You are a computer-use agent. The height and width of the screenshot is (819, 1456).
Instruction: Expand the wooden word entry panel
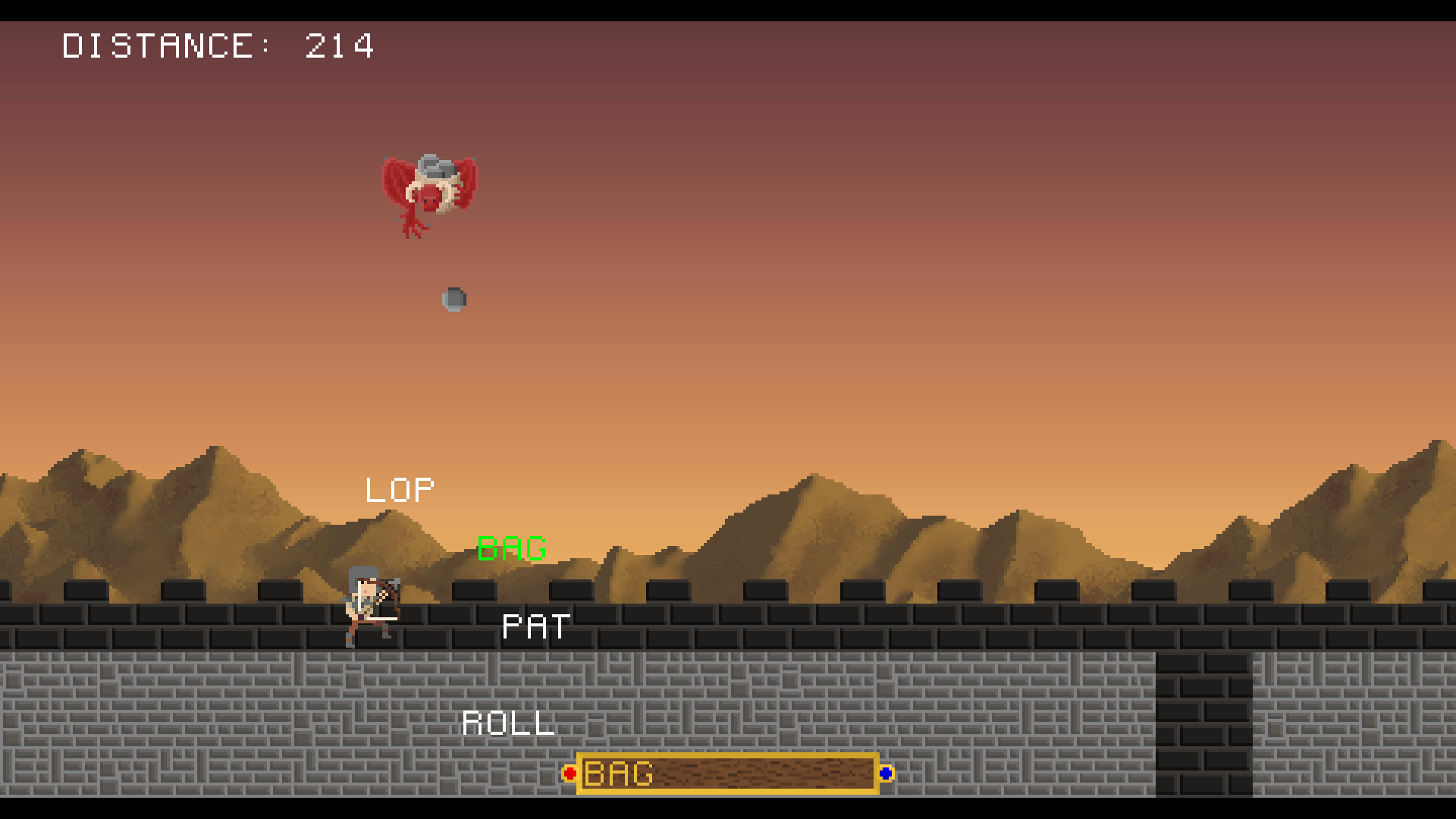tap(728, 774)
